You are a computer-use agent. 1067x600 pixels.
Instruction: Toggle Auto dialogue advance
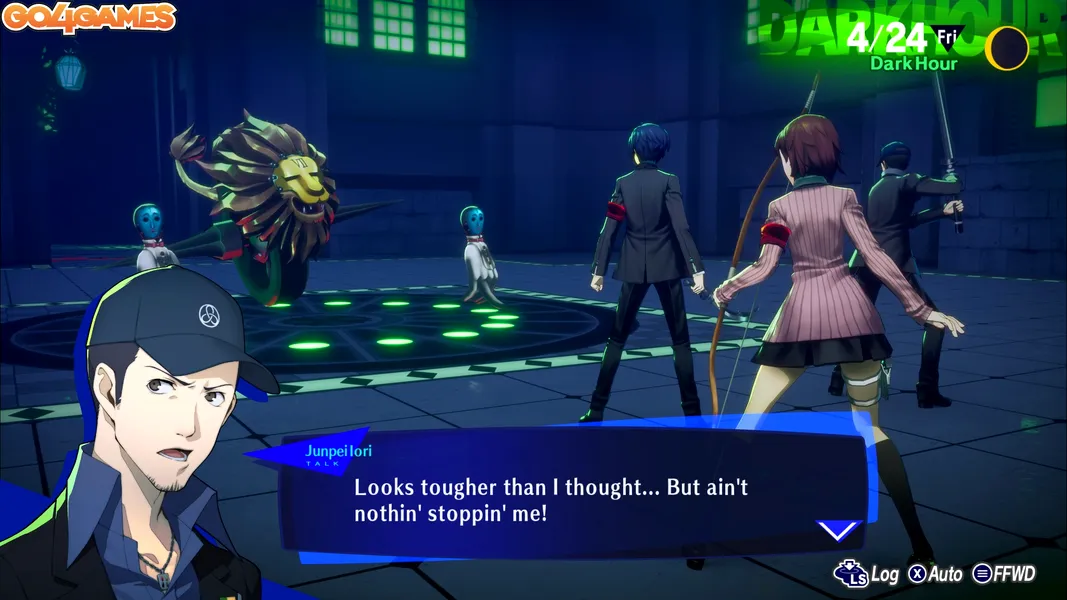point(935,574)
